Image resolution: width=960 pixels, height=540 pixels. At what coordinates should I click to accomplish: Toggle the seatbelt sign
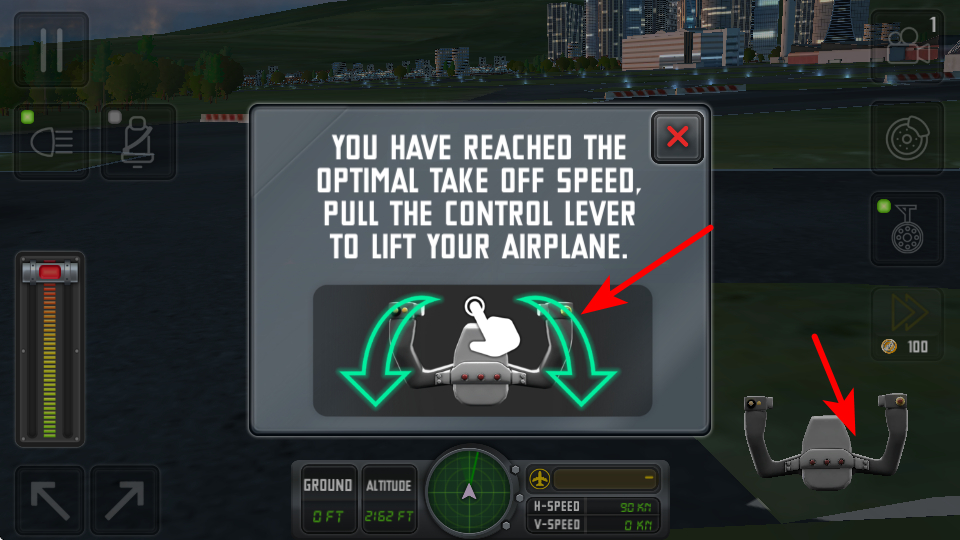coord(138,142)
